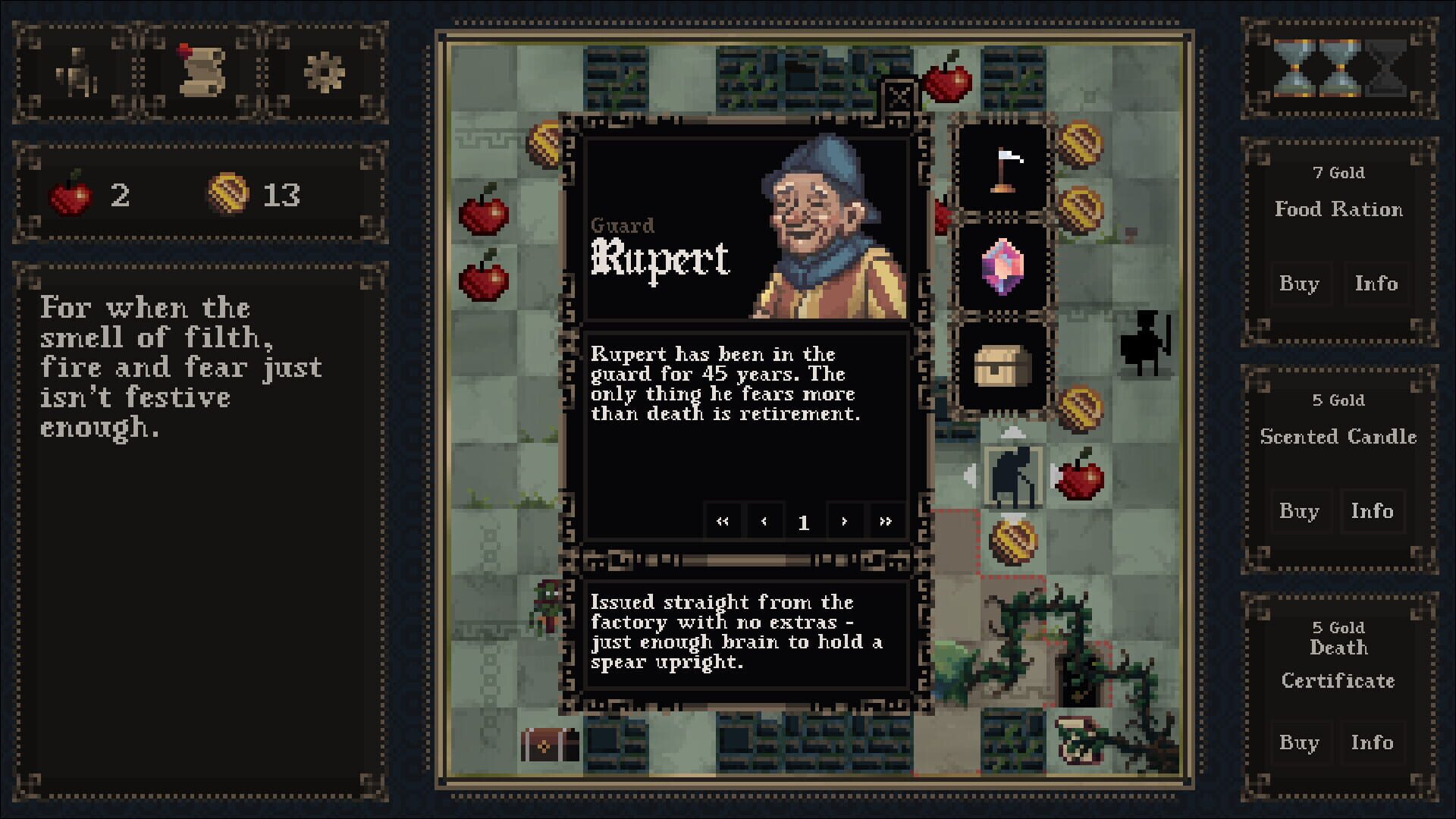Select the pink gem slot

coord(1003,267)
